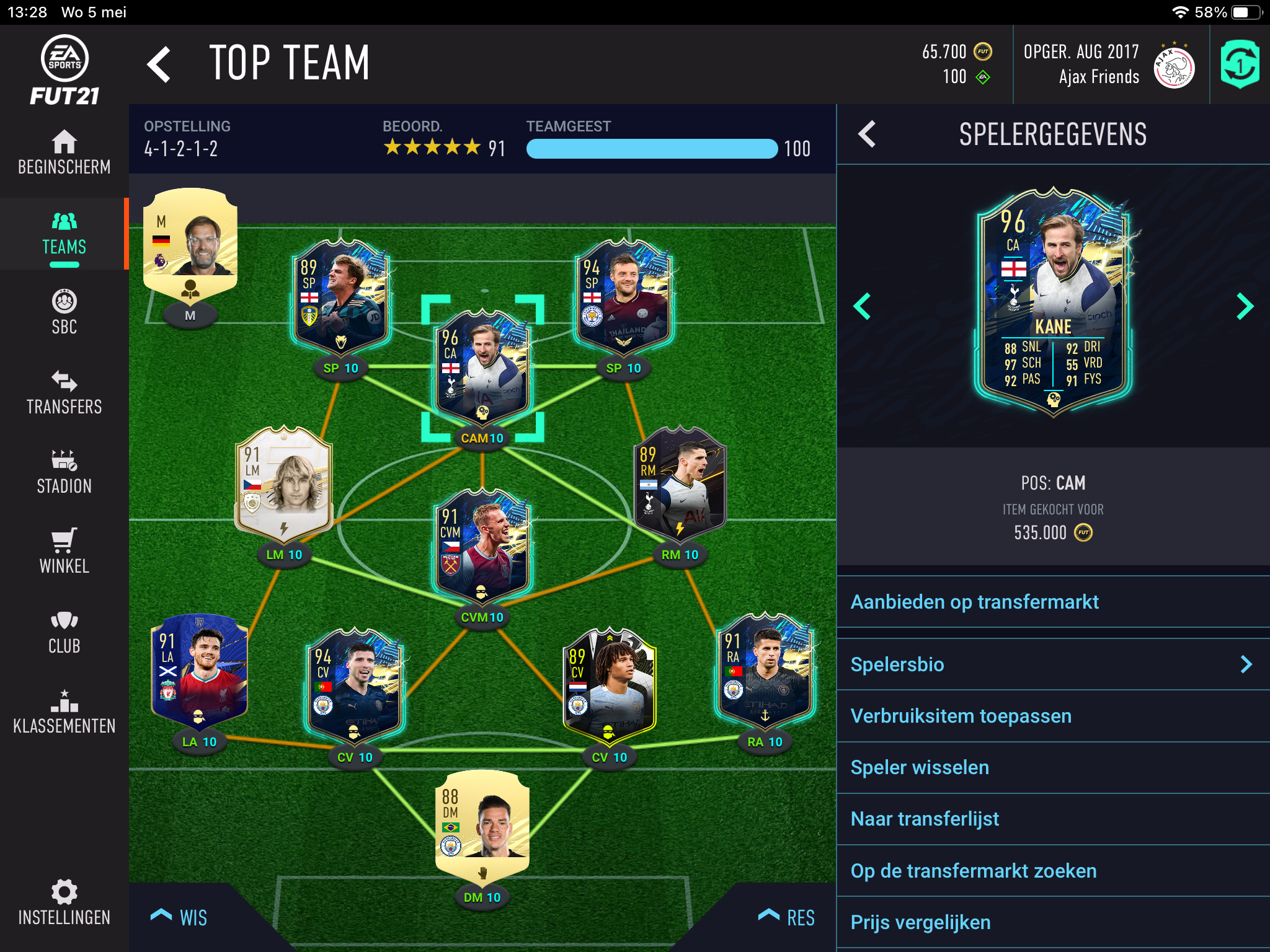Open Instellingen settings
Viewport: 1270px width, 952px height.
(x=64, y=902)
